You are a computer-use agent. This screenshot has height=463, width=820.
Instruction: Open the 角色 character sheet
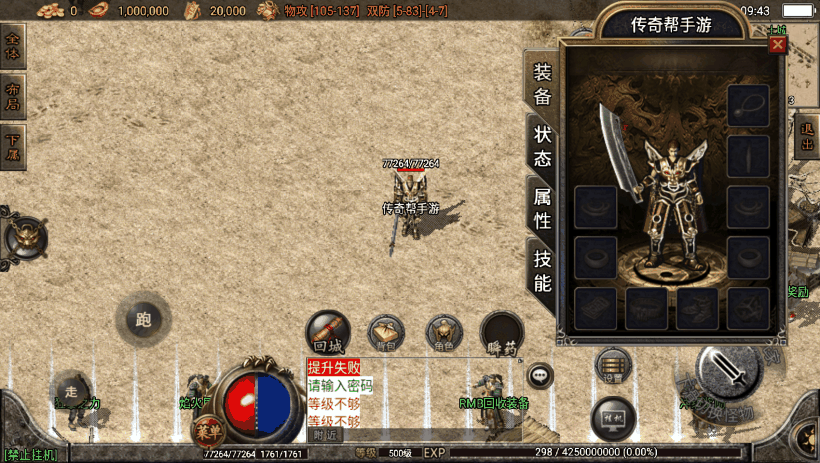[444, 333]
